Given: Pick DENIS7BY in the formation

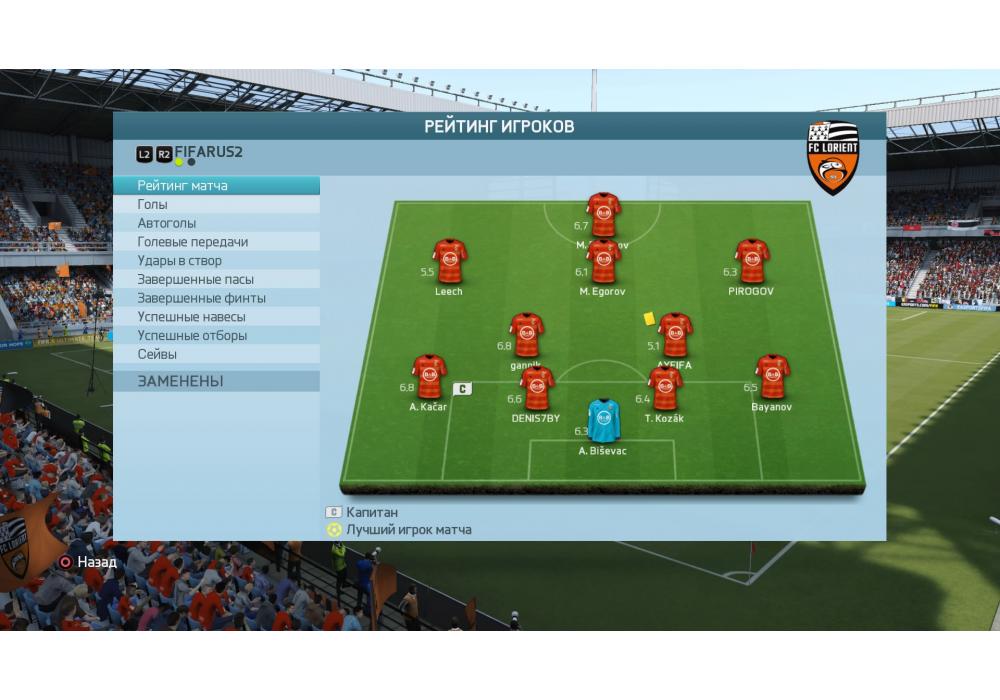Looking at the screenshot, I should point(536,388).
